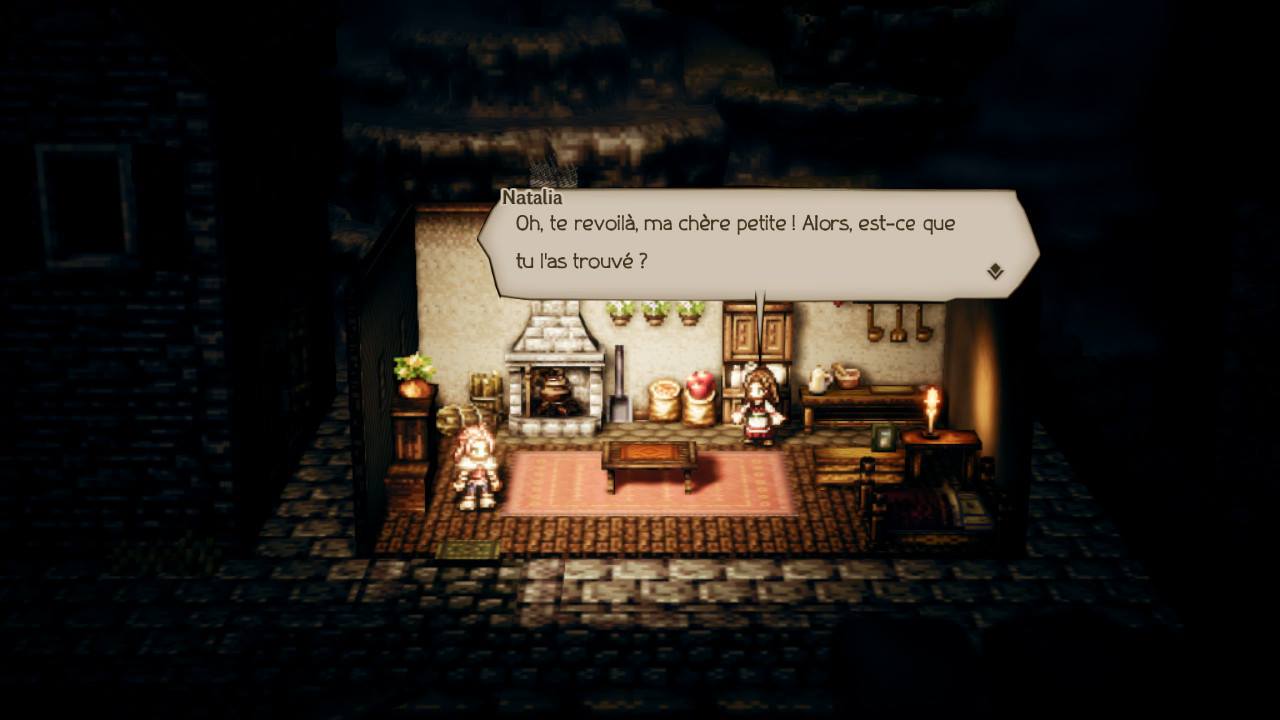The image size is (1280, 720).
Task: Select the leftmost flower pot on the wall
Action: coord(622,313)
